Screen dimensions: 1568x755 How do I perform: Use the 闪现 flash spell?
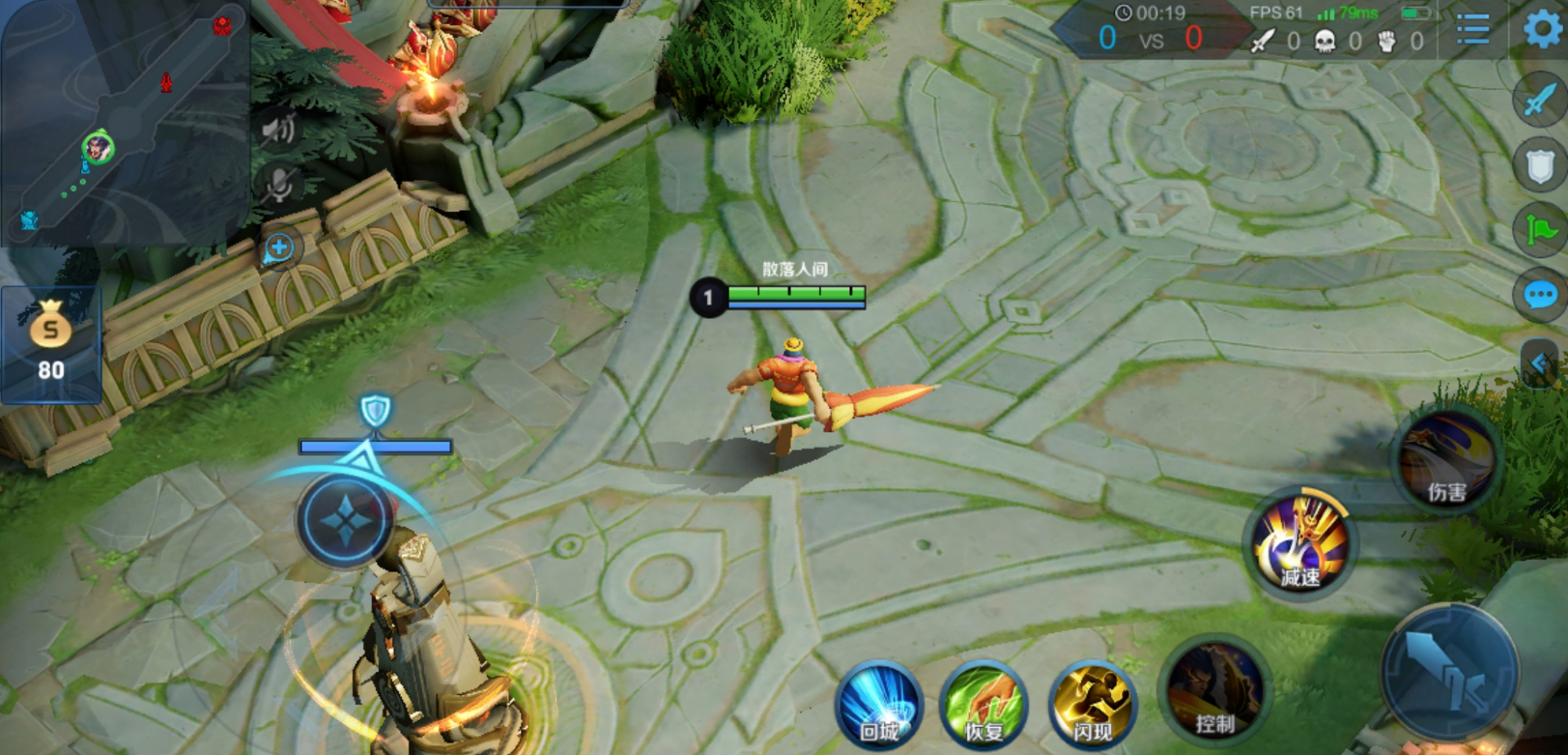tap(1093, 704)
